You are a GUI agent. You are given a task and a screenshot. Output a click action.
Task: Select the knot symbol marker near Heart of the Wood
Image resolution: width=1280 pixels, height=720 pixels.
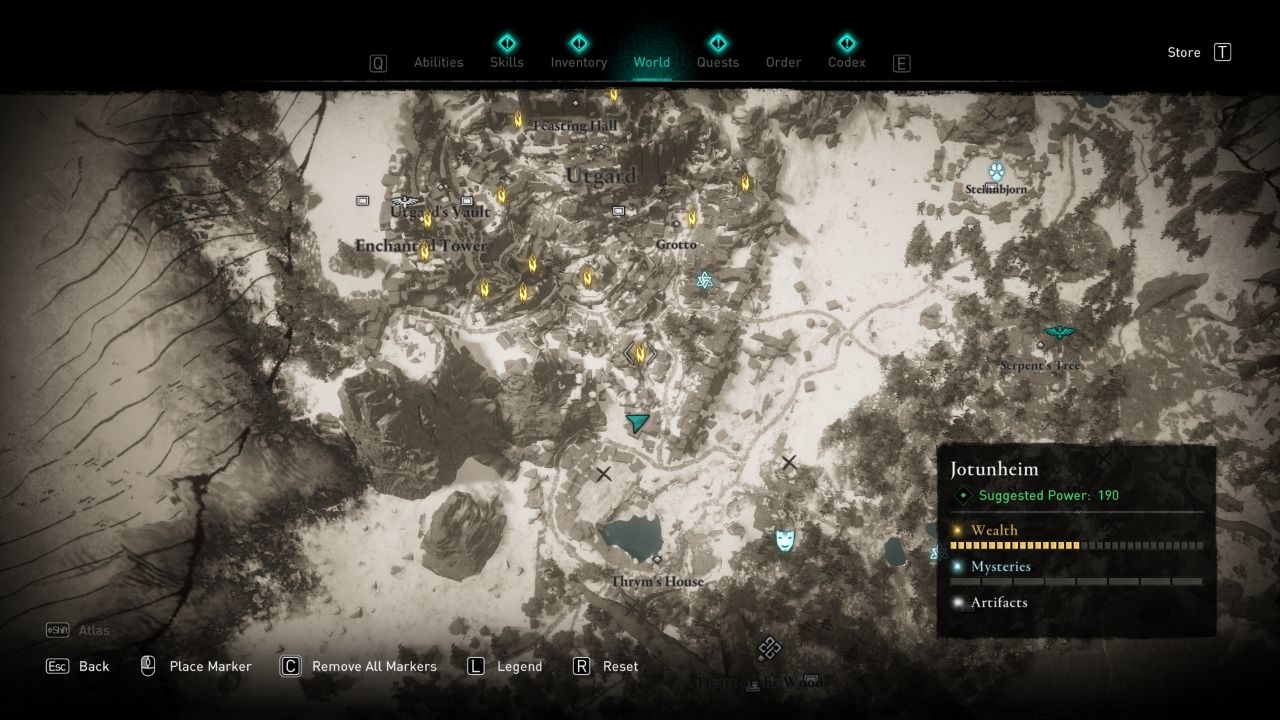point(768,649)
